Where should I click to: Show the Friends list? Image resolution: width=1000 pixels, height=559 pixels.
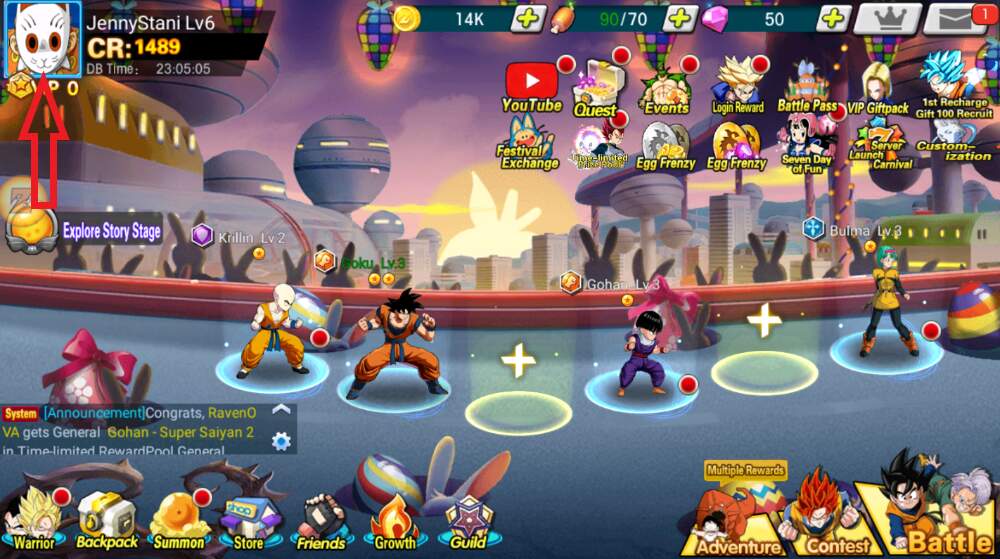pos(320,521)
